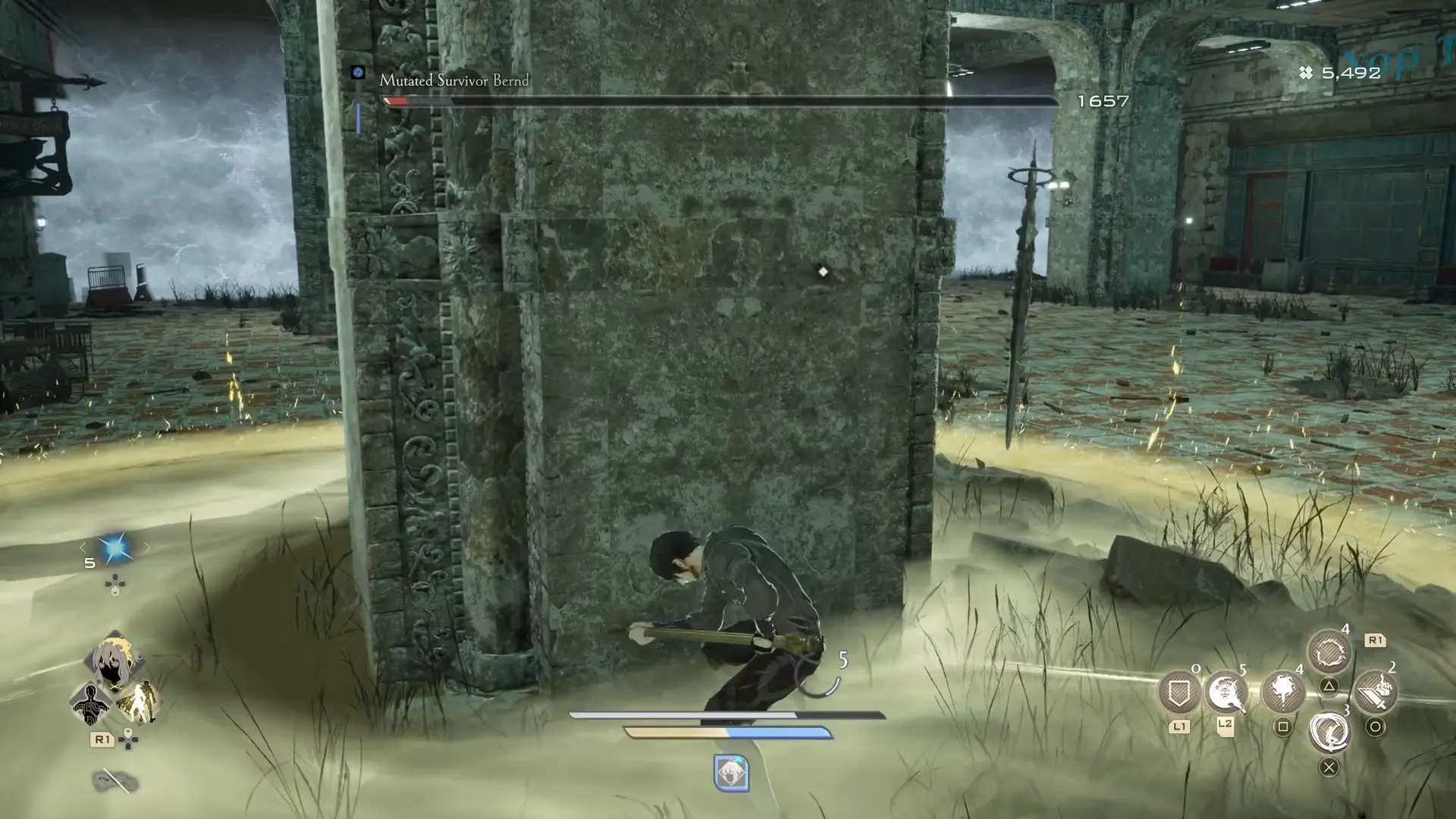Use the burst splash skill icon

[x=1282, y=692]
